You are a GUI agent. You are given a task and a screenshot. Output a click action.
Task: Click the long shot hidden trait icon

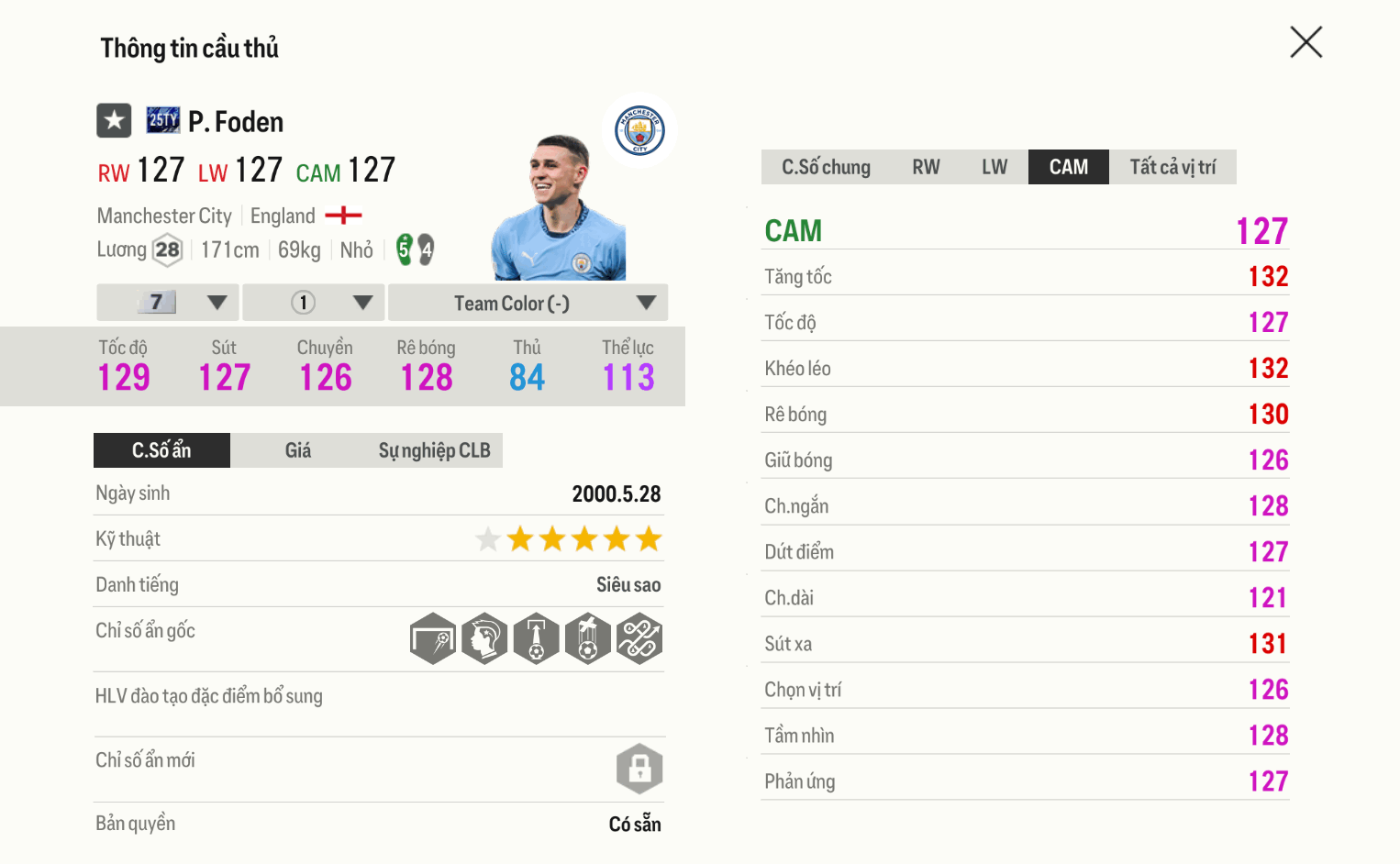(433, 638)
